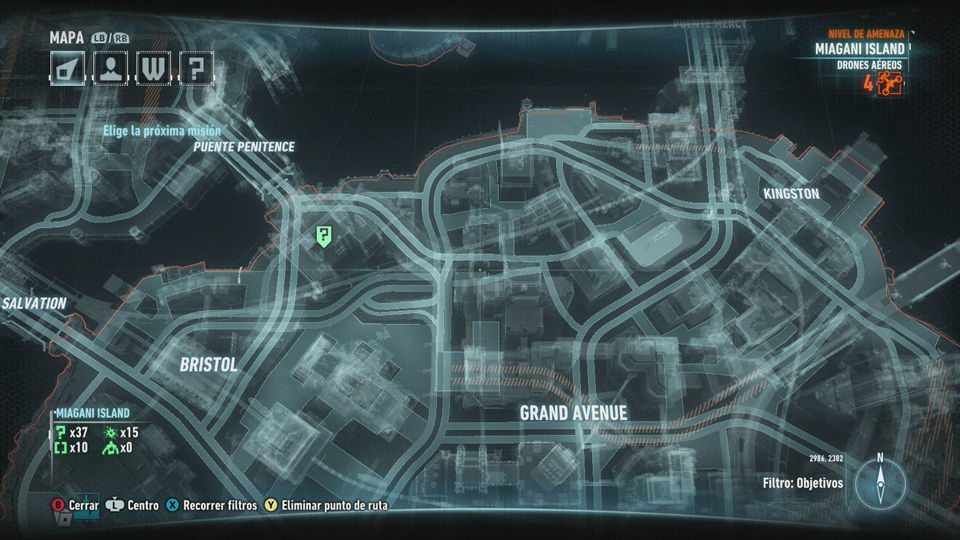960x540 pixels.
Task: Switch to the question mark Riddler tab
Action: (196, 68)
